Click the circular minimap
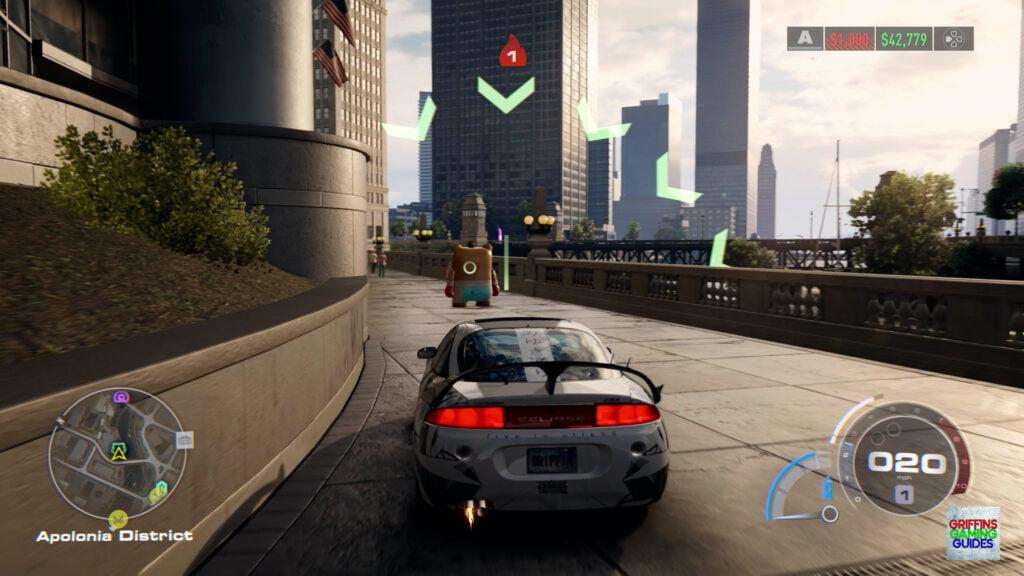 (117, 454)
